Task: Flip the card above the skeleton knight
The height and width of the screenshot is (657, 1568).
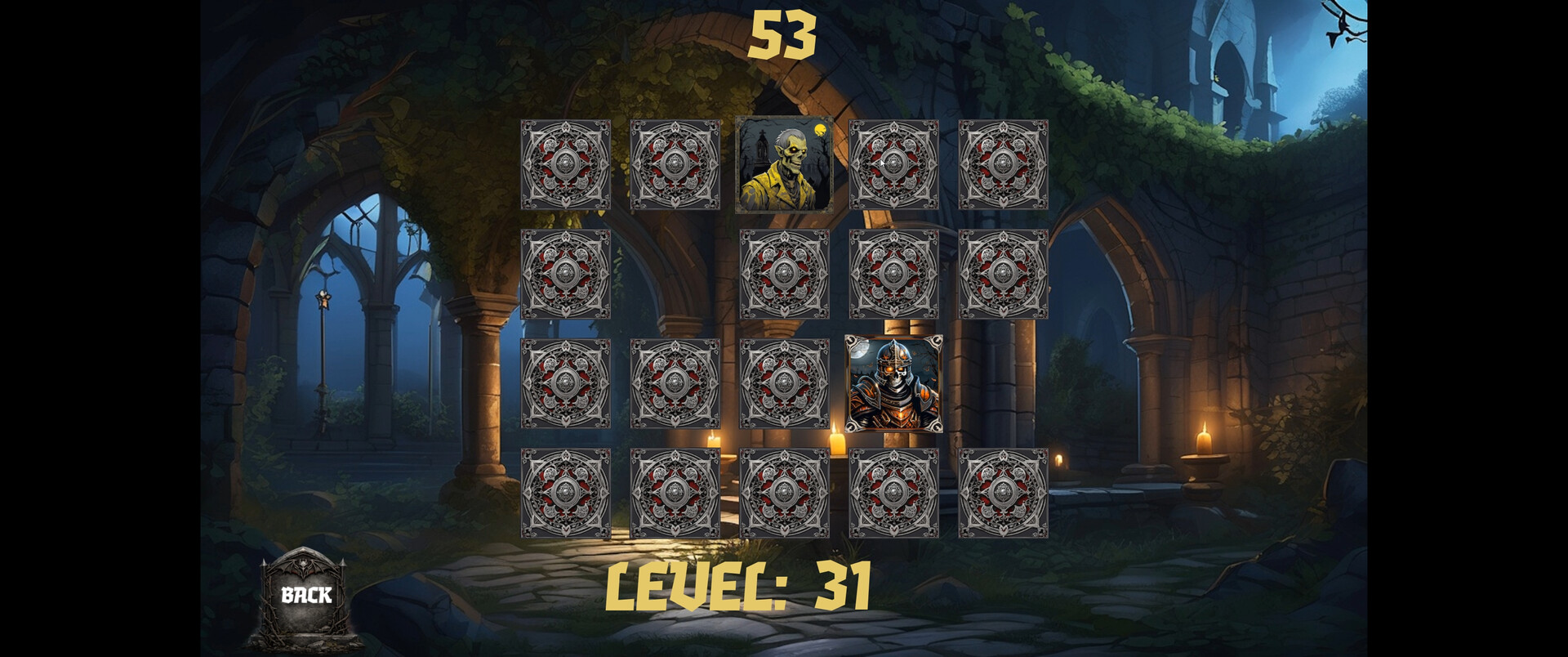Action: pos(894,274)
